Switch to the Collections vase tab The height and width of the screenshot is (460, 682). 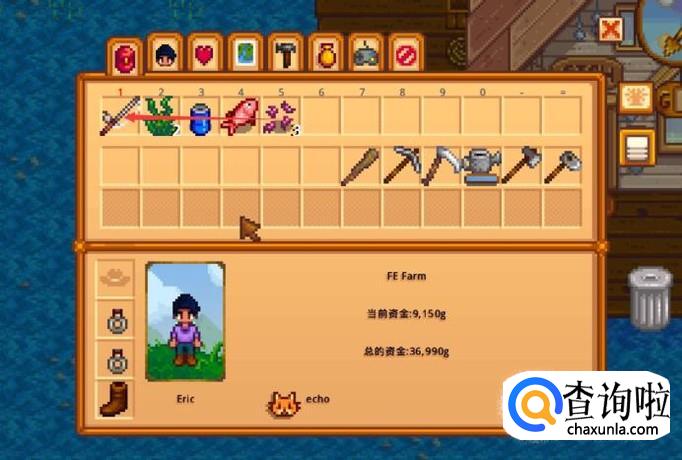325,56
